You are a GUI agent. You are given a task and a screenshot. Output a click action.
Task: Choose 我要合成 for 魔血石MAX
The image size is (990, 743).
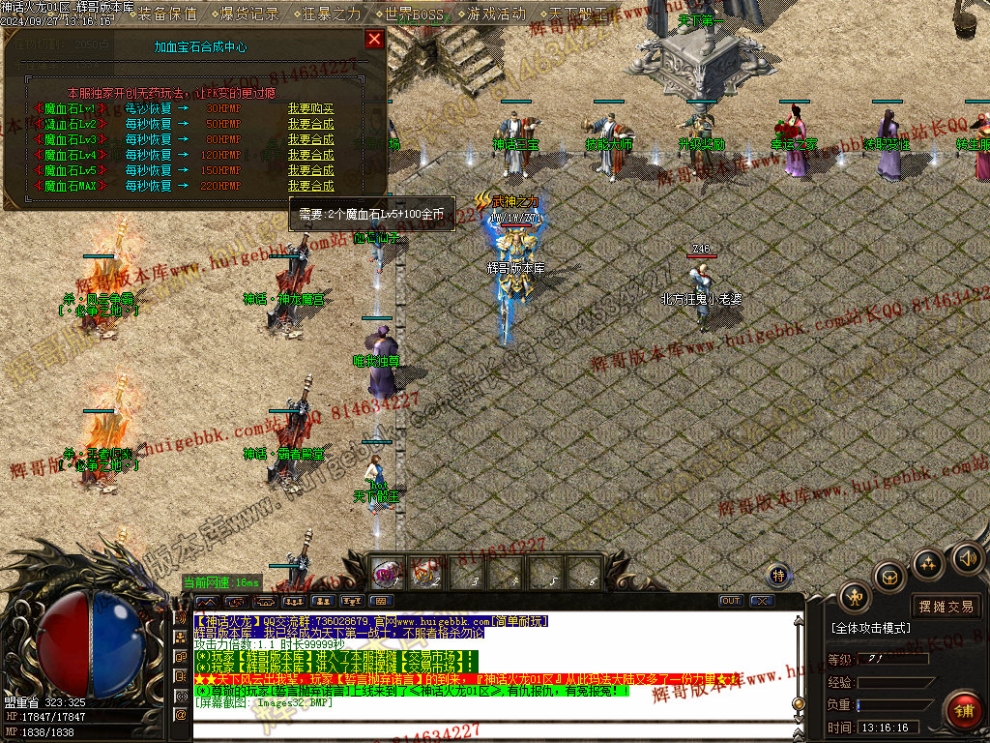point(311,186)
